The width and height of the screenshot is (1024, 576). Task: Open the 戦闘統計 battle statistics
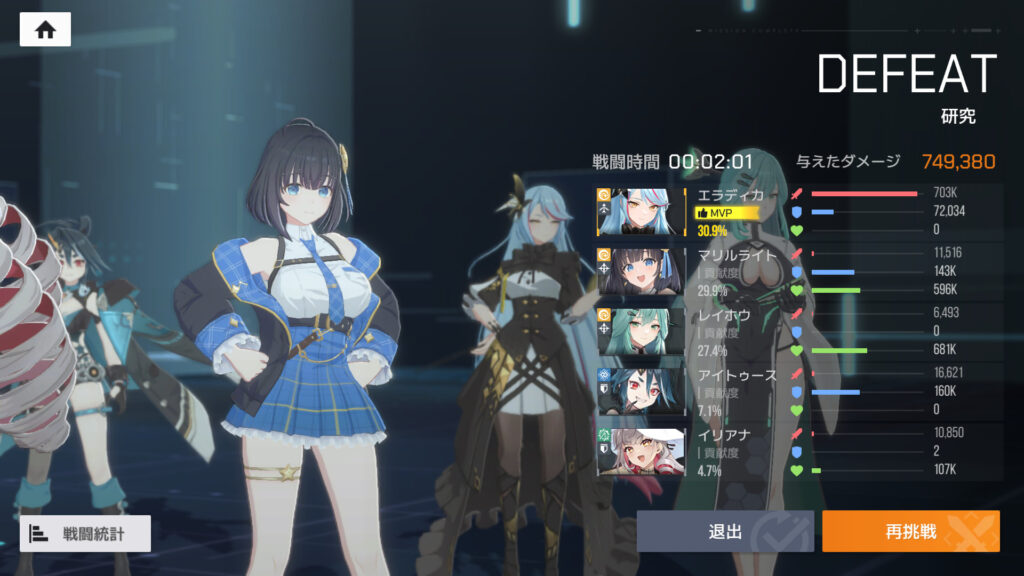(85, 534)
